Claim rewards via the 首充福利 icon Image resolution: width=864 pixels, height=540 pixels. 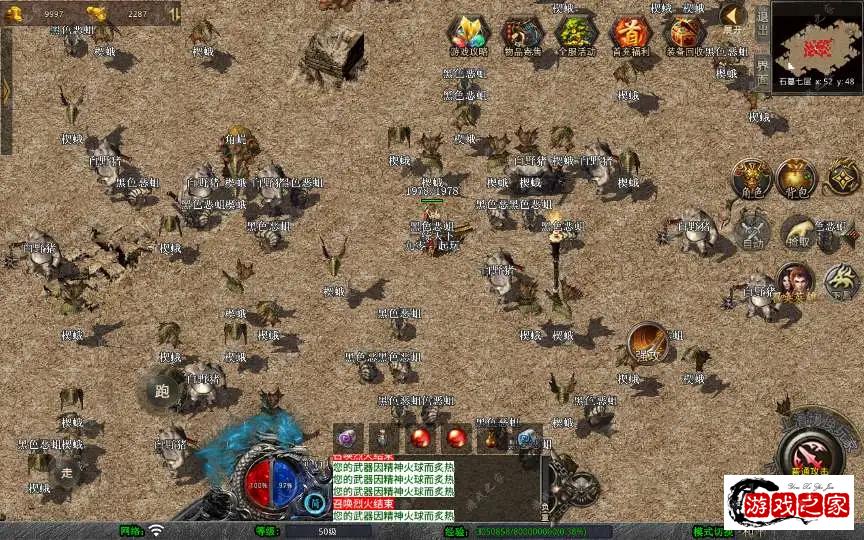pos(631,35)
